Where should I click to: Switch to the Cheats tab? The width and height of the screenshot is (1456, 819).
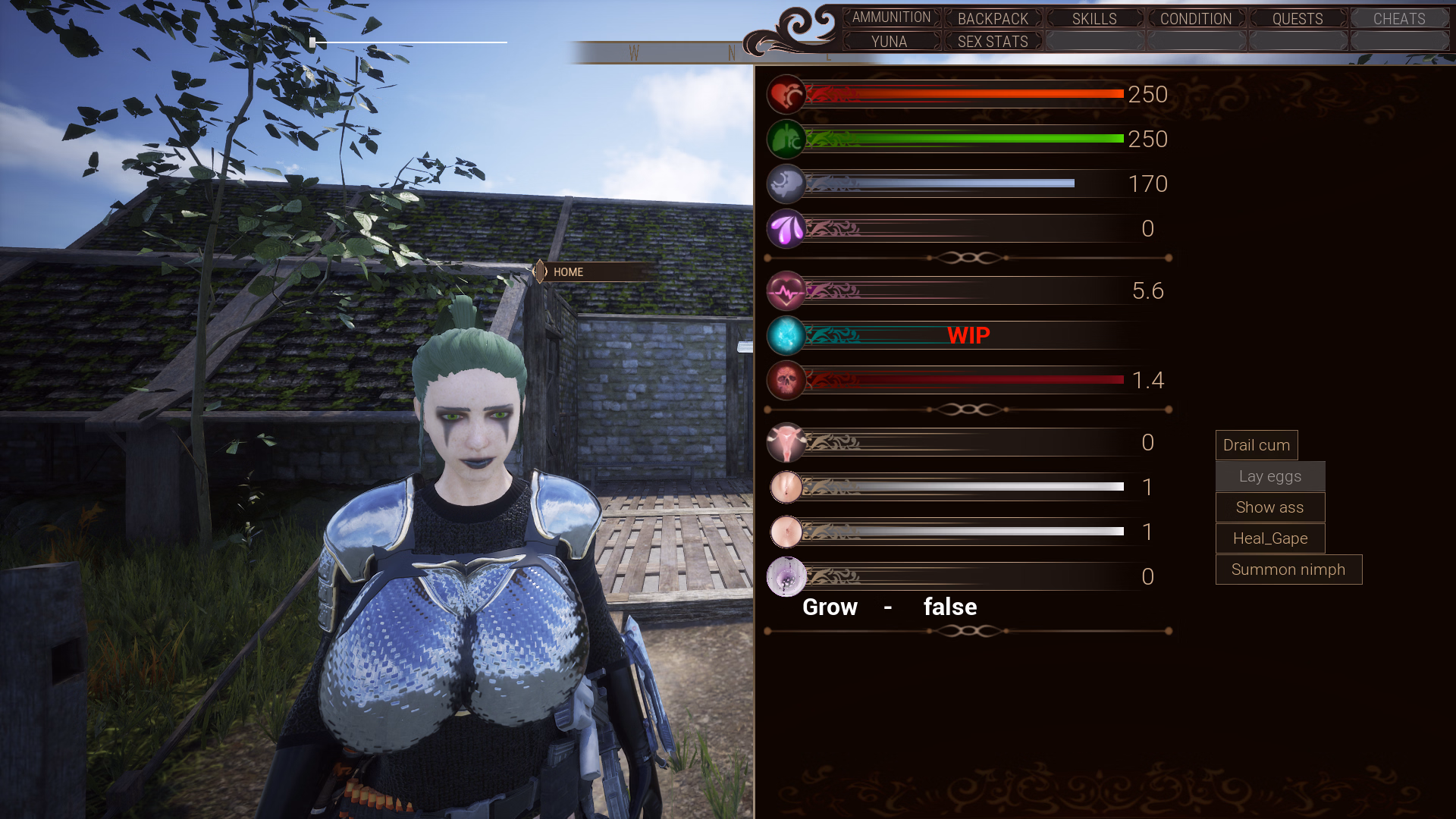[1399, 18]
